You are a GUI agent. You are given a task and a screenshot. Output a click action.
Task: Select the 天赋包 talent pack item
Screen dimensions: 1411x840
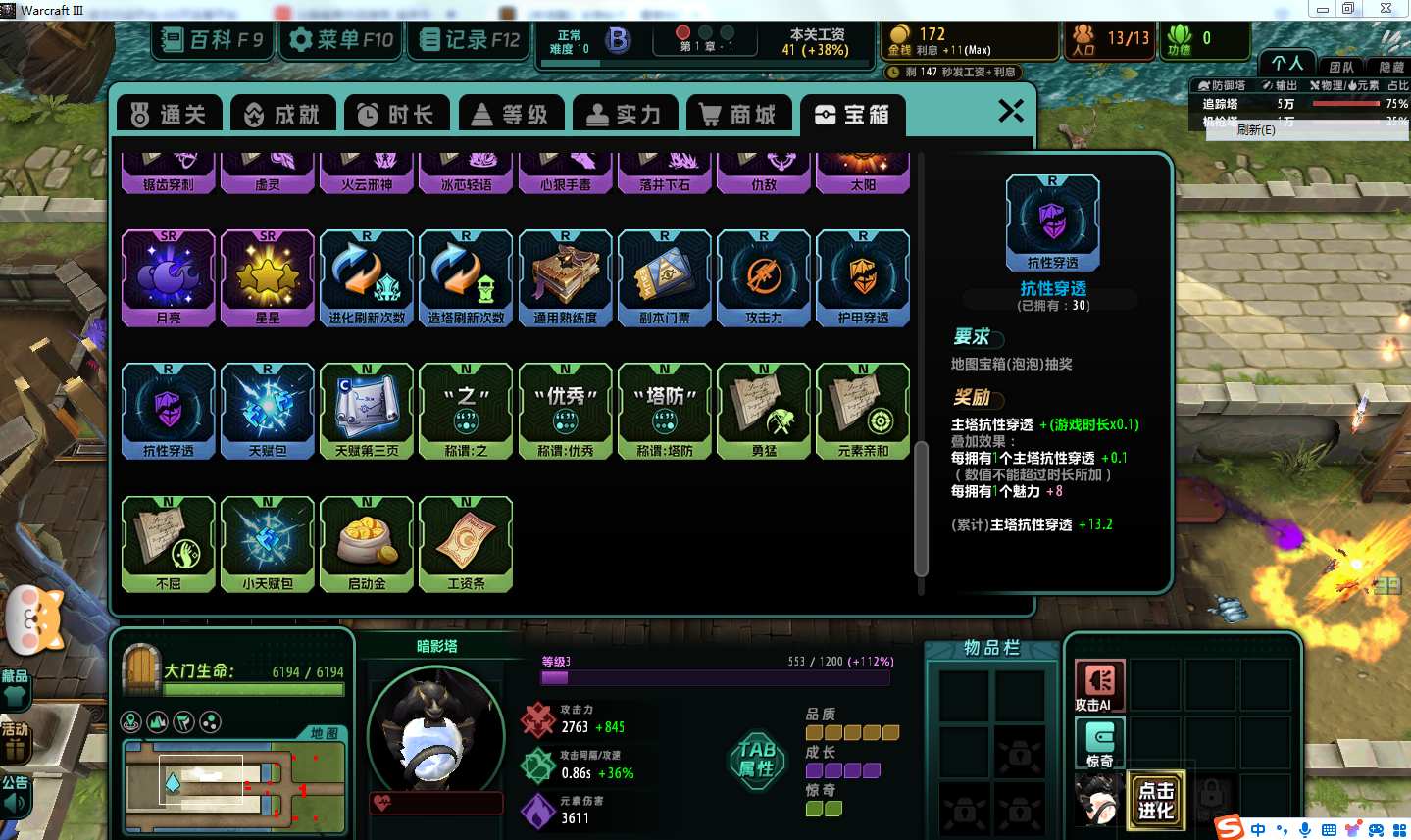[x=268, y=411]
